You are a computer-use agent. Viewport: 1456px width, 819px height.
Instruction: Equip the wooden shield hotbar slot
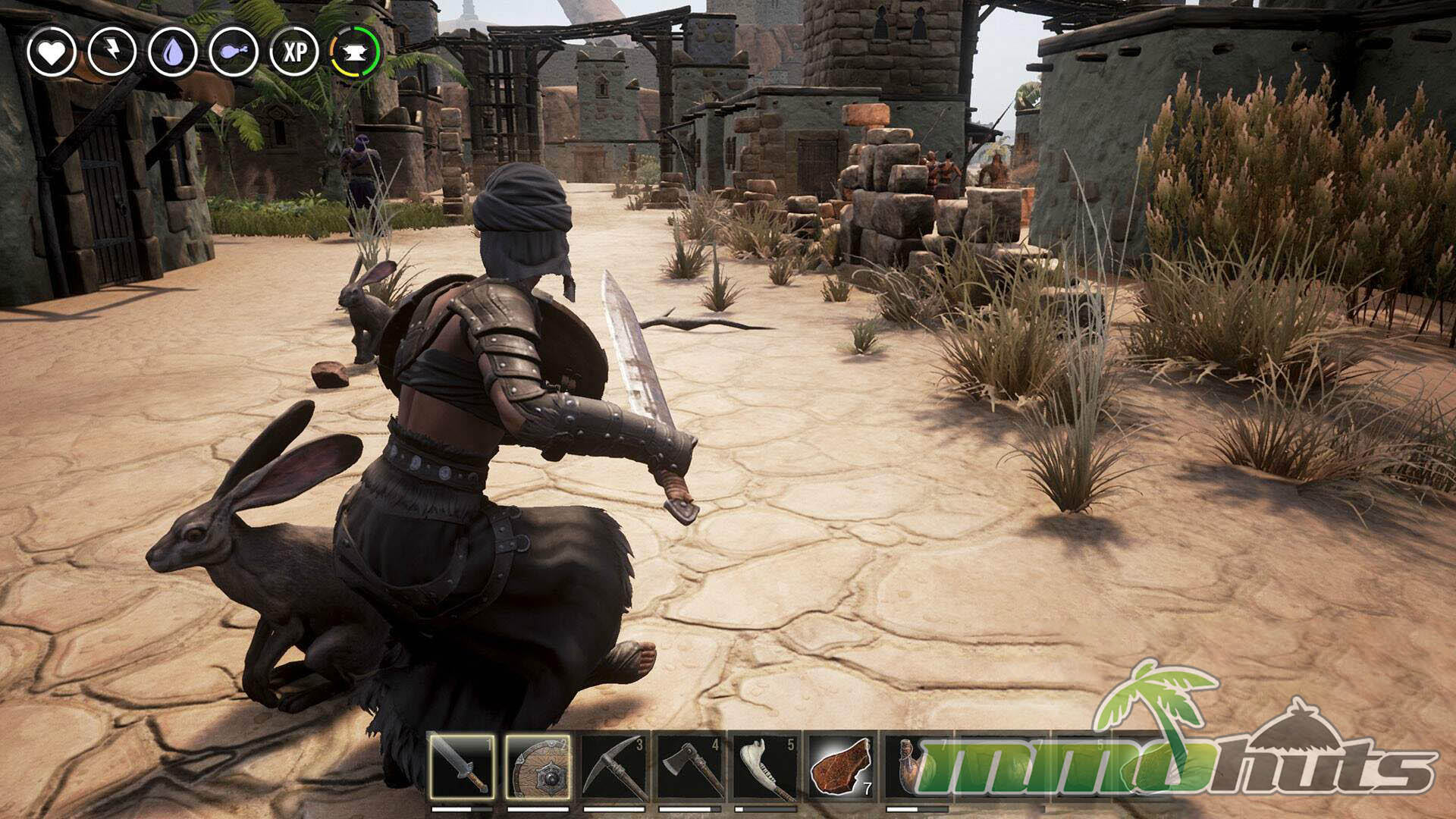pyautogui.click(x=538, y=766)
